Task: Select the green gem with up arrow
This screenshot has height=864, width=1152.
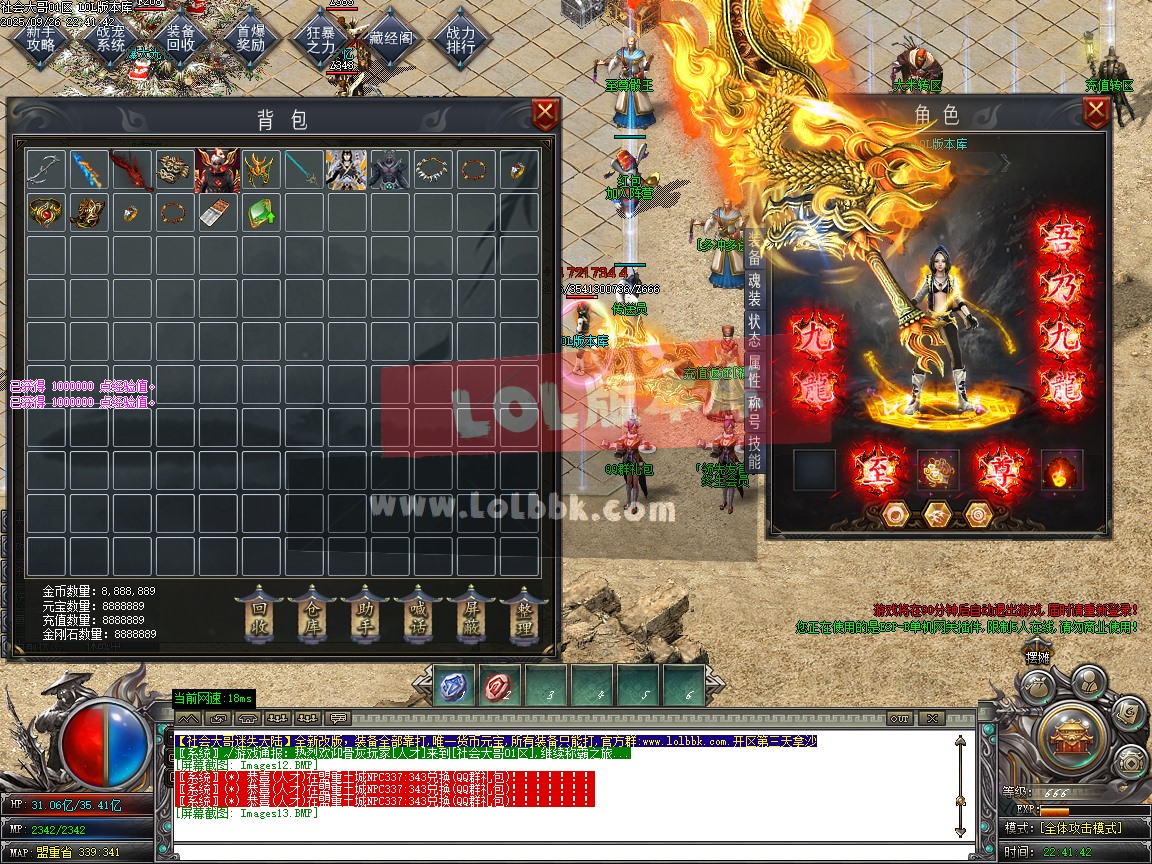Action: [x=260, y=213]
